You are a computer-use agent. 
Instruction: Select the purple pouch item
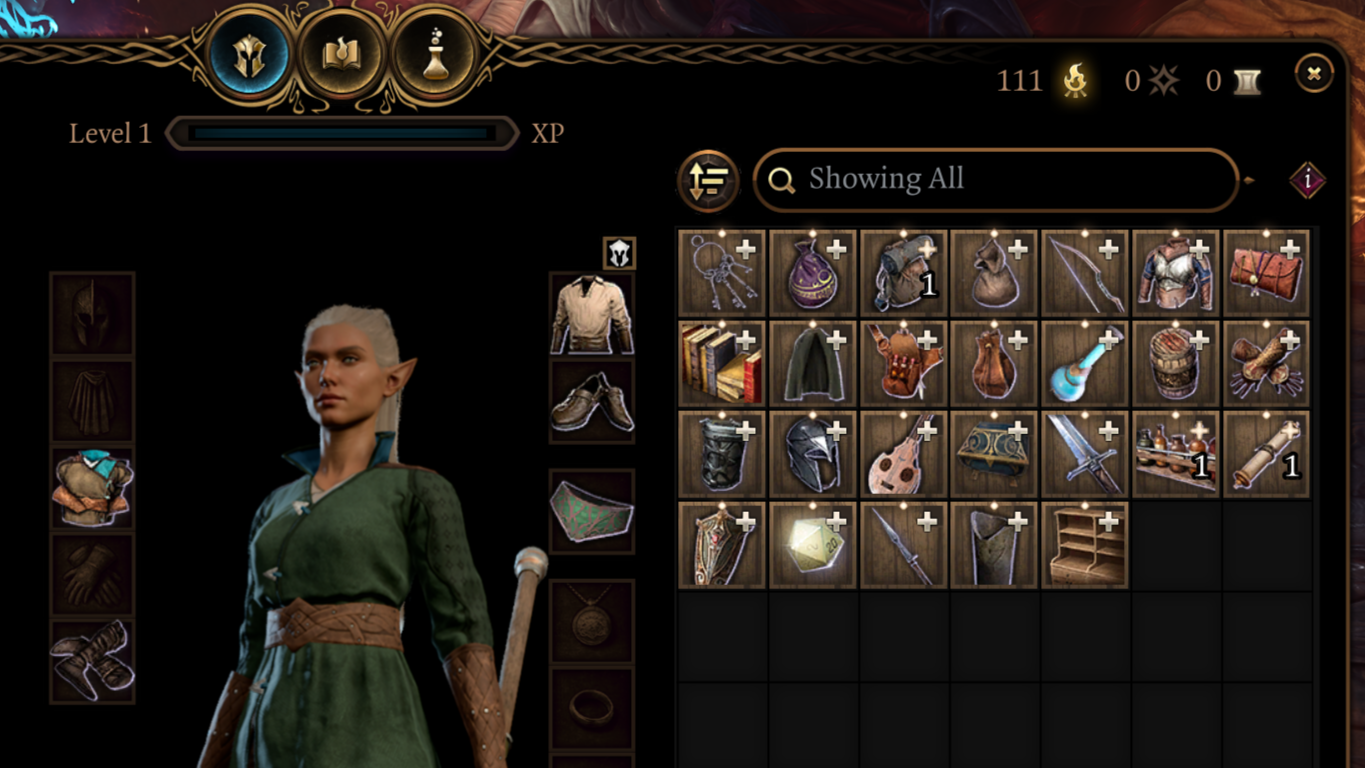coord(812,273)
